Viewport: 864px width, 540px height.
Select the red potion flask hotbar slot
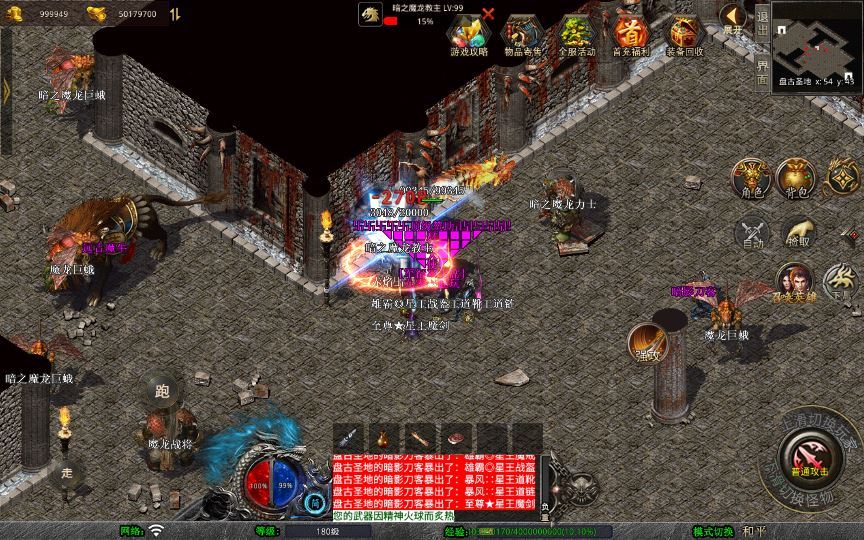point(383,437)
